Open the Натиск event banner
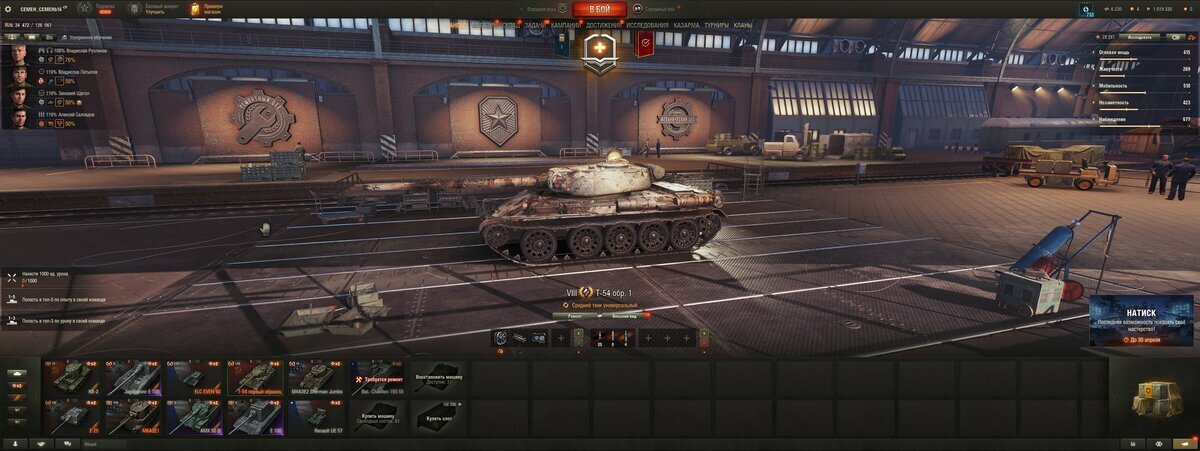Viewport: 1200px width, 451px height. [1140, 322]
